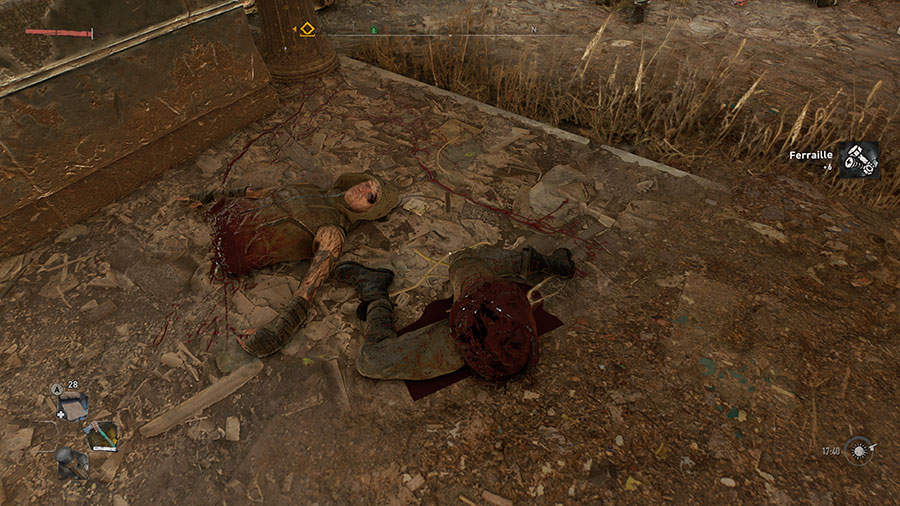Viewport: 900px width, 506px height.
Task: Choose the equipped weapon slot with durability bar
Action: pyautogui.click(x=101, y=436)
